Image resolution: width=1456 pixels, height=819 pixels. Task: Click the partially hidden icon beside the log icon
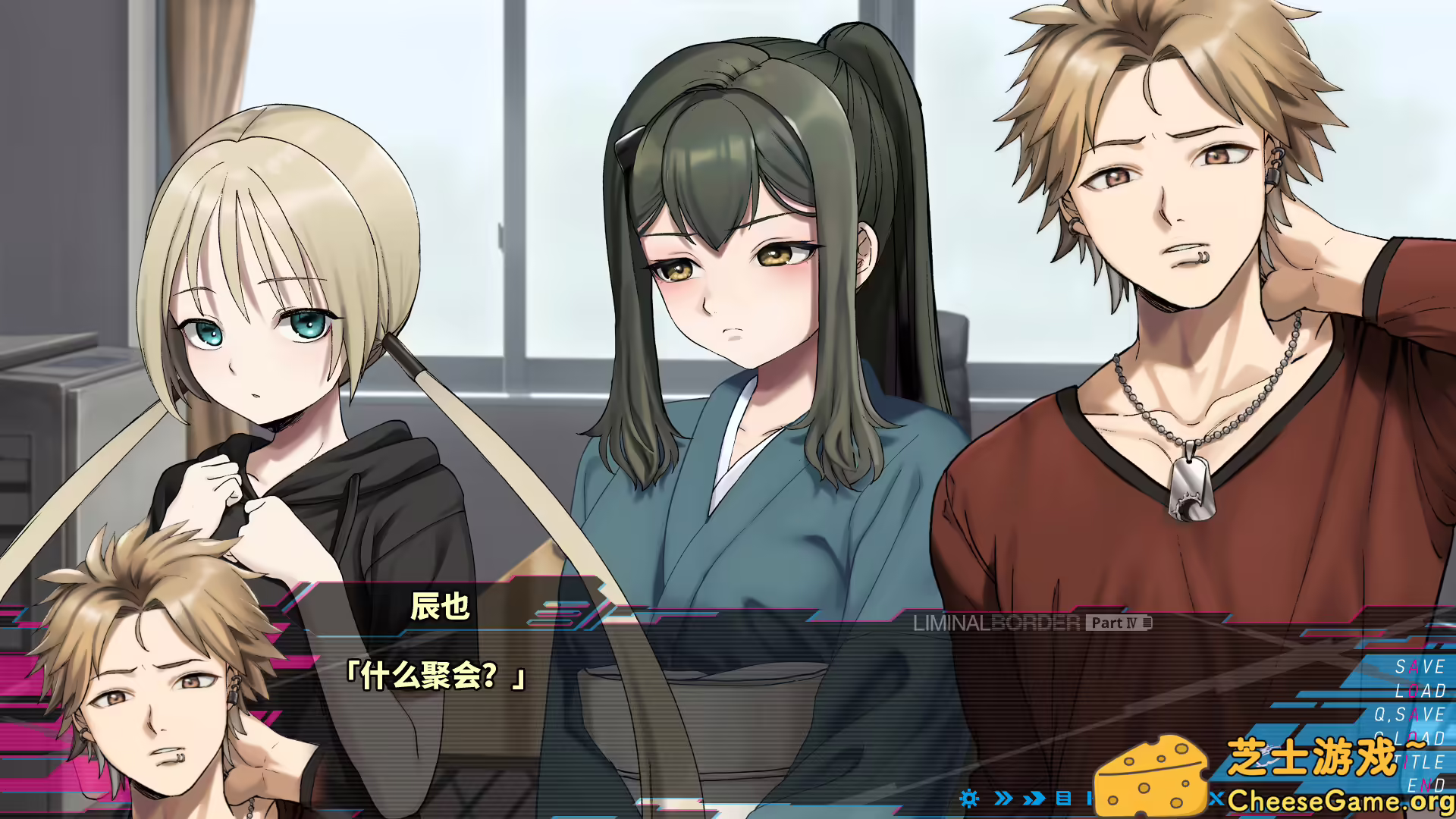1090,798
